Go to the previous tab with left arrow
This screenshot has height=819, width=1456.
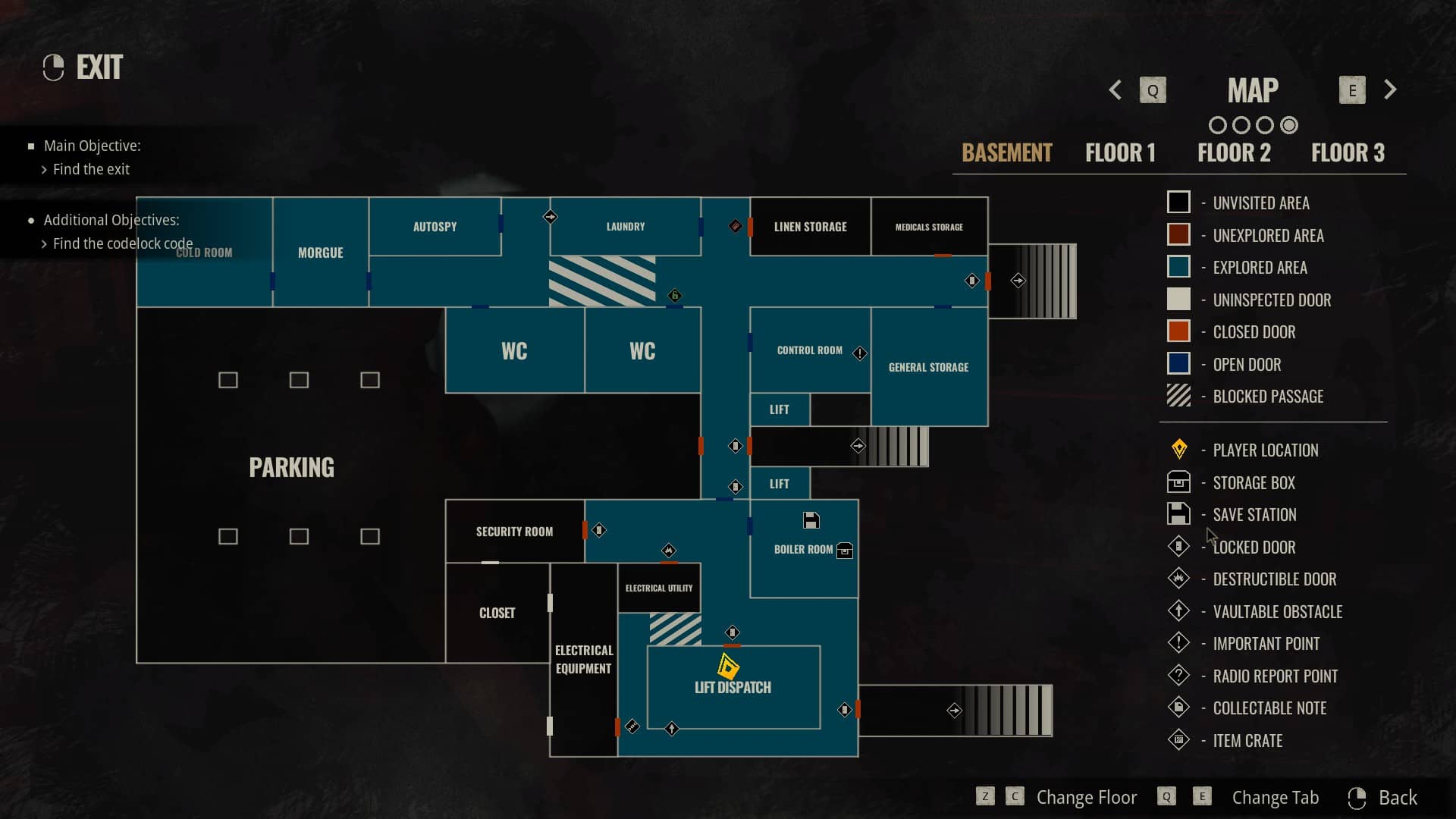tap(1115, 90)
